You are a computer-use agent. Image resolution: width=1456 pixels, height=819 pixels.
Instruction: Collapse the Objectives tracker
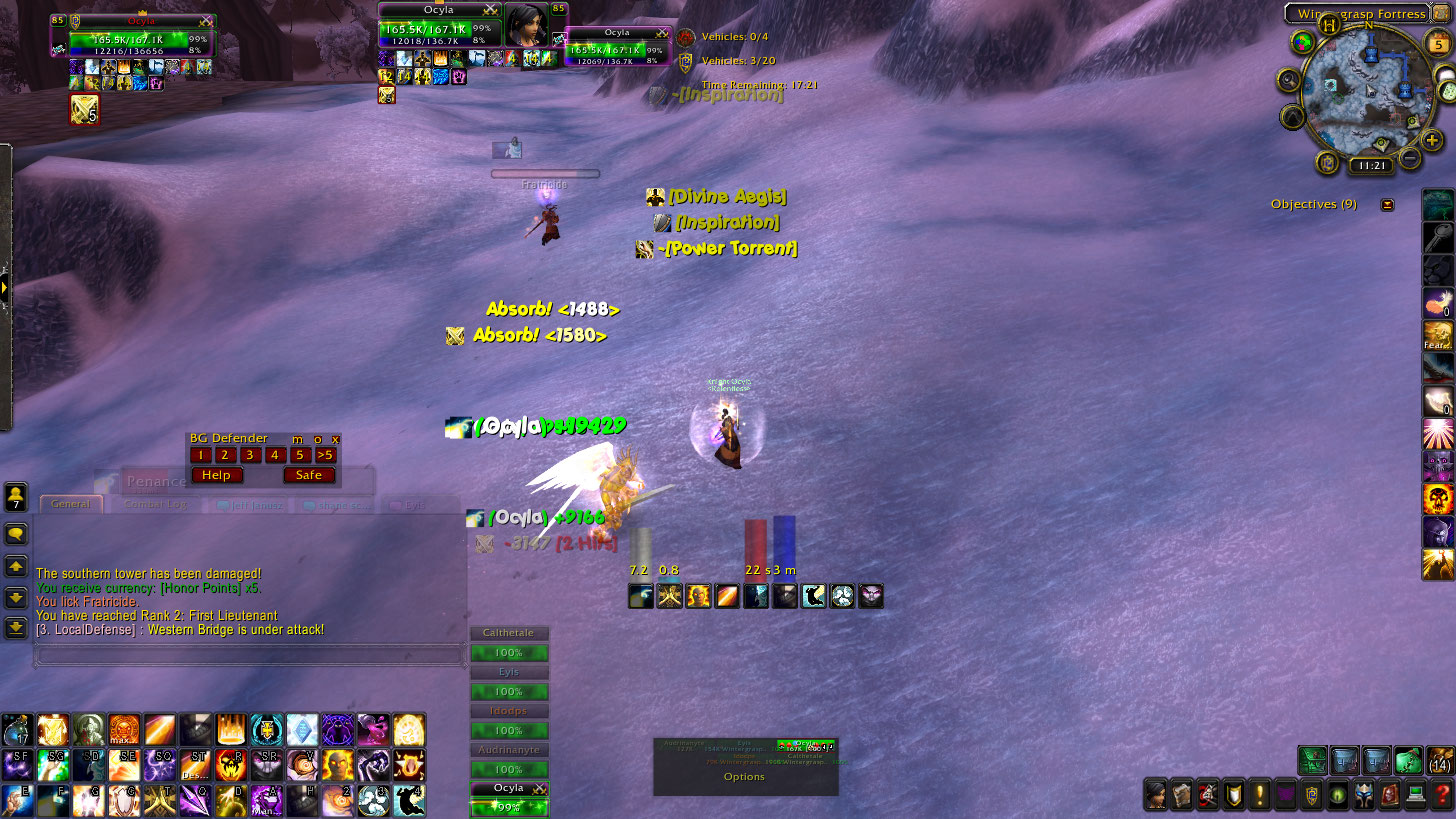[1387, 205]
